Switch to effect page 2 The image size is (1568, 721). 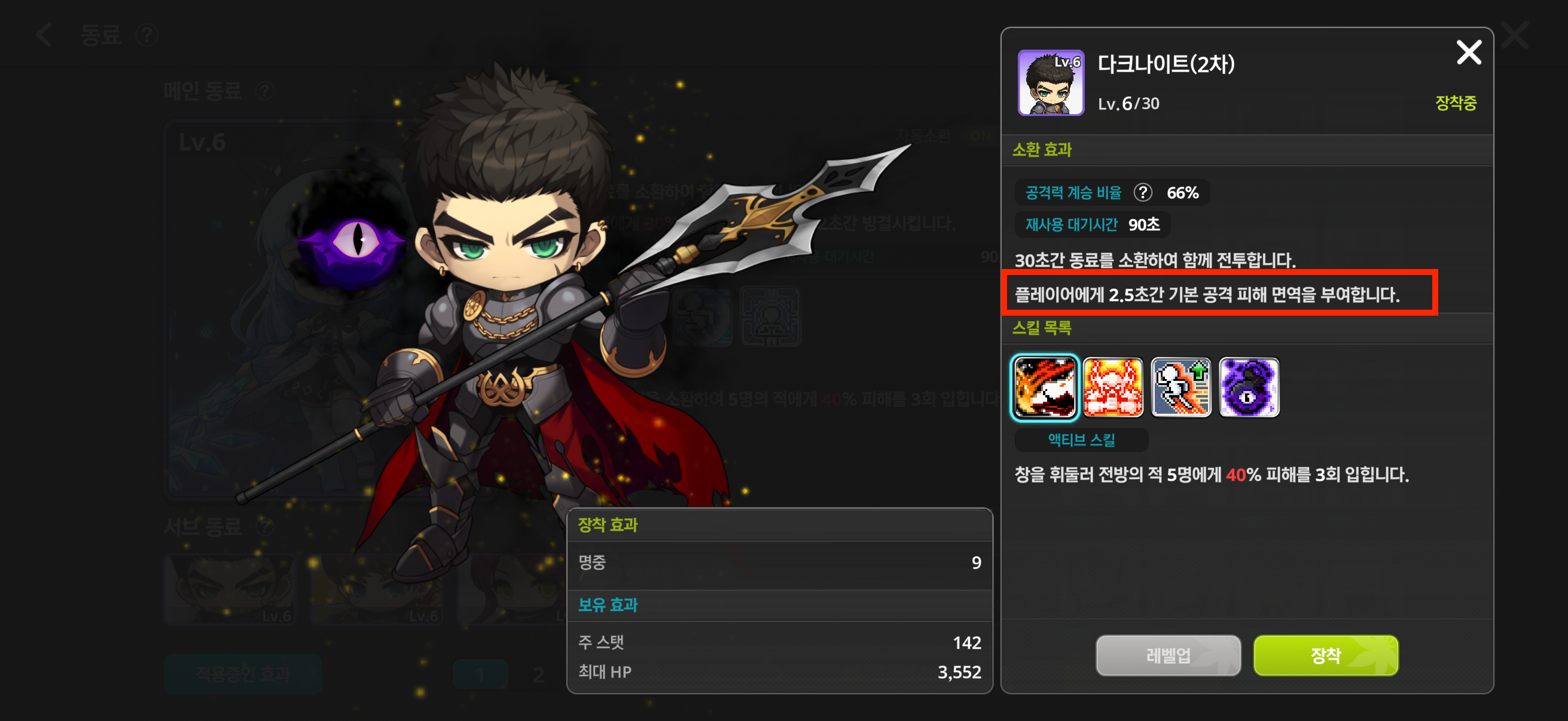coord(538,676)
